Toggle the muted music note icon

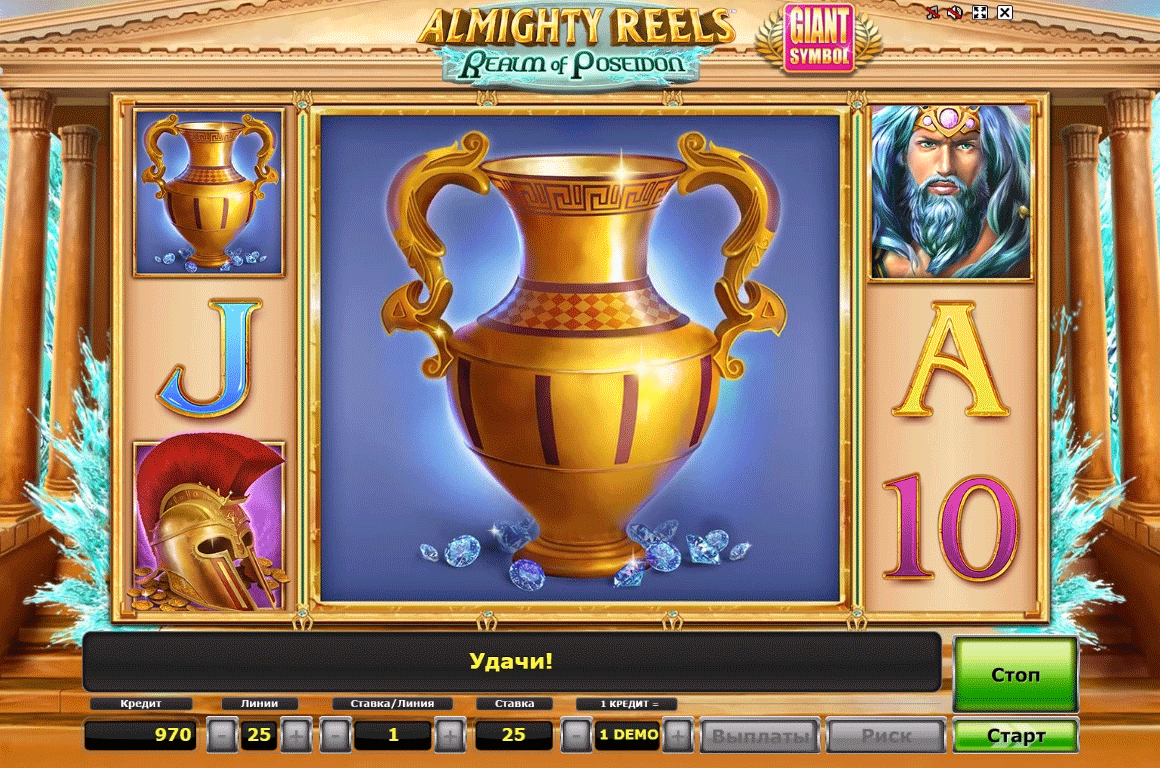click(932, 13)
